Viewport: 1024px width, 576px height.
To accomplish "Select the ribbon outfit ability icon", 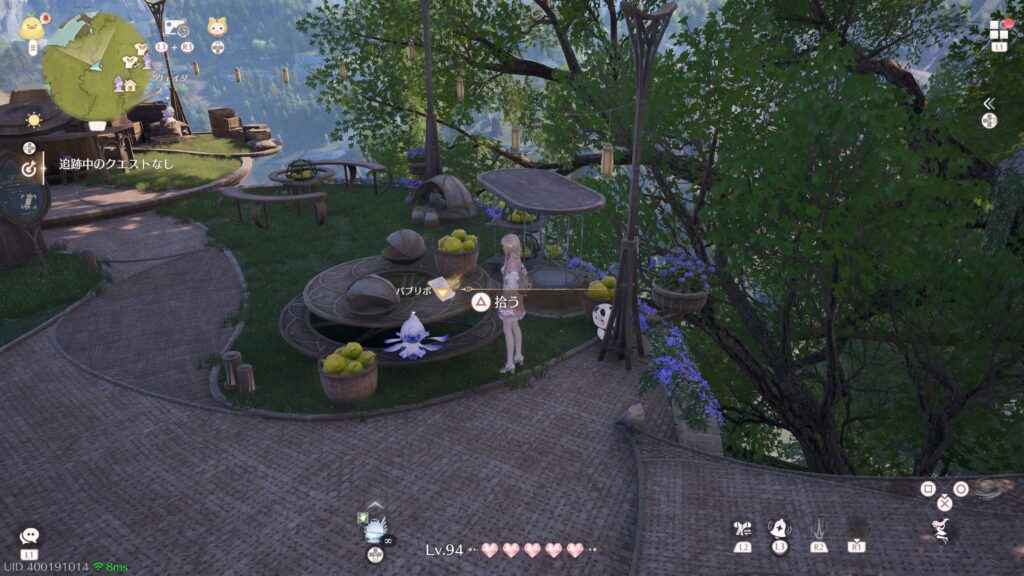I will [741, 528].
